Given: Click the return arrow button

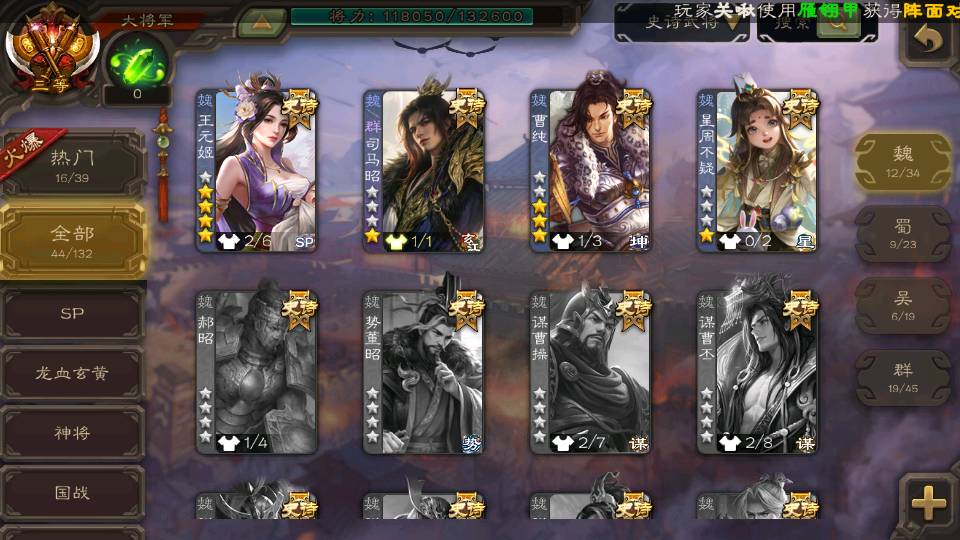Looking at the screenshot, I should click(x=929, y=40).
